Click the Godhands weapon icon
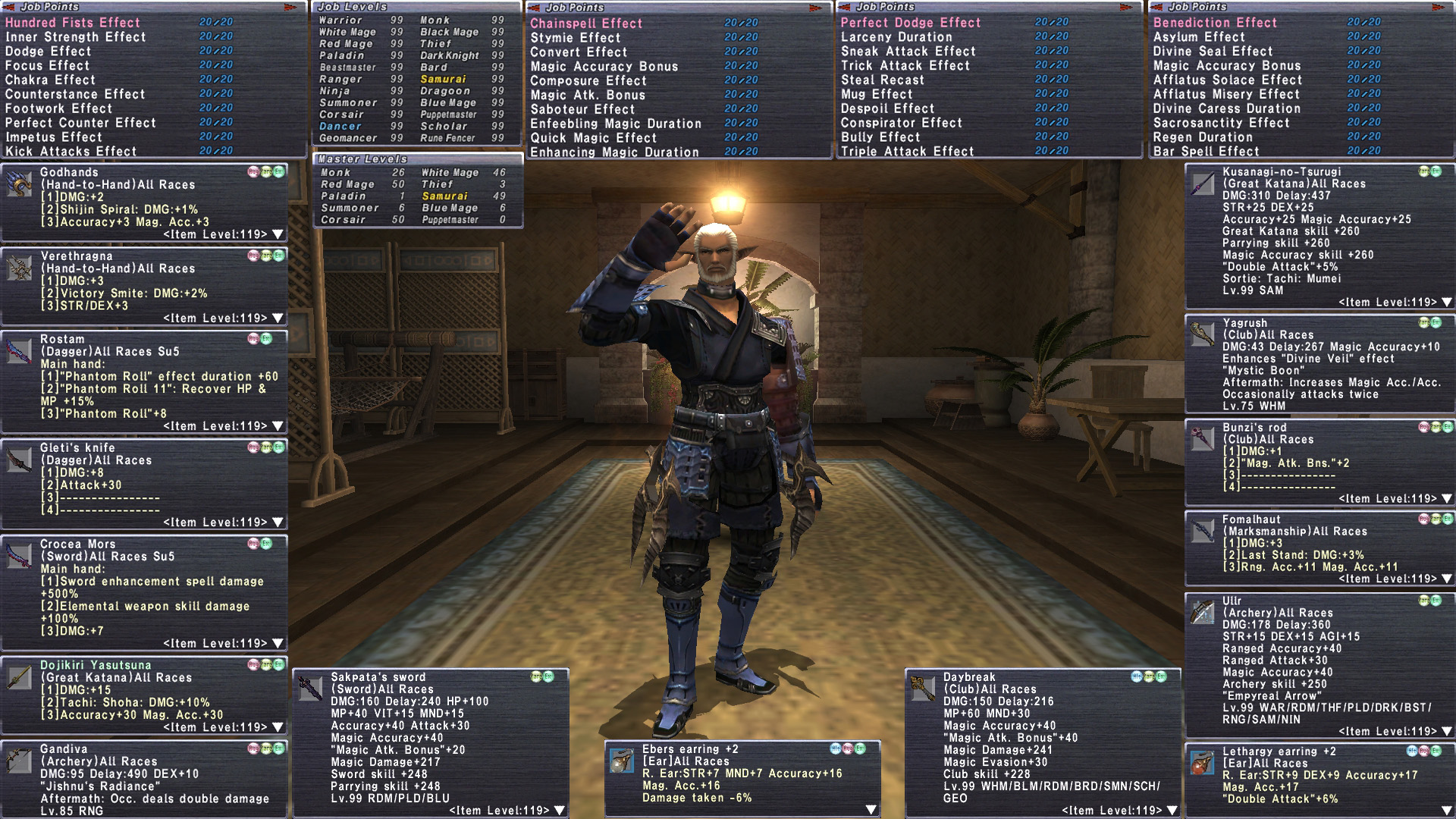The height and width of the screenshot is (819, 1456). (x=19, y=184)
